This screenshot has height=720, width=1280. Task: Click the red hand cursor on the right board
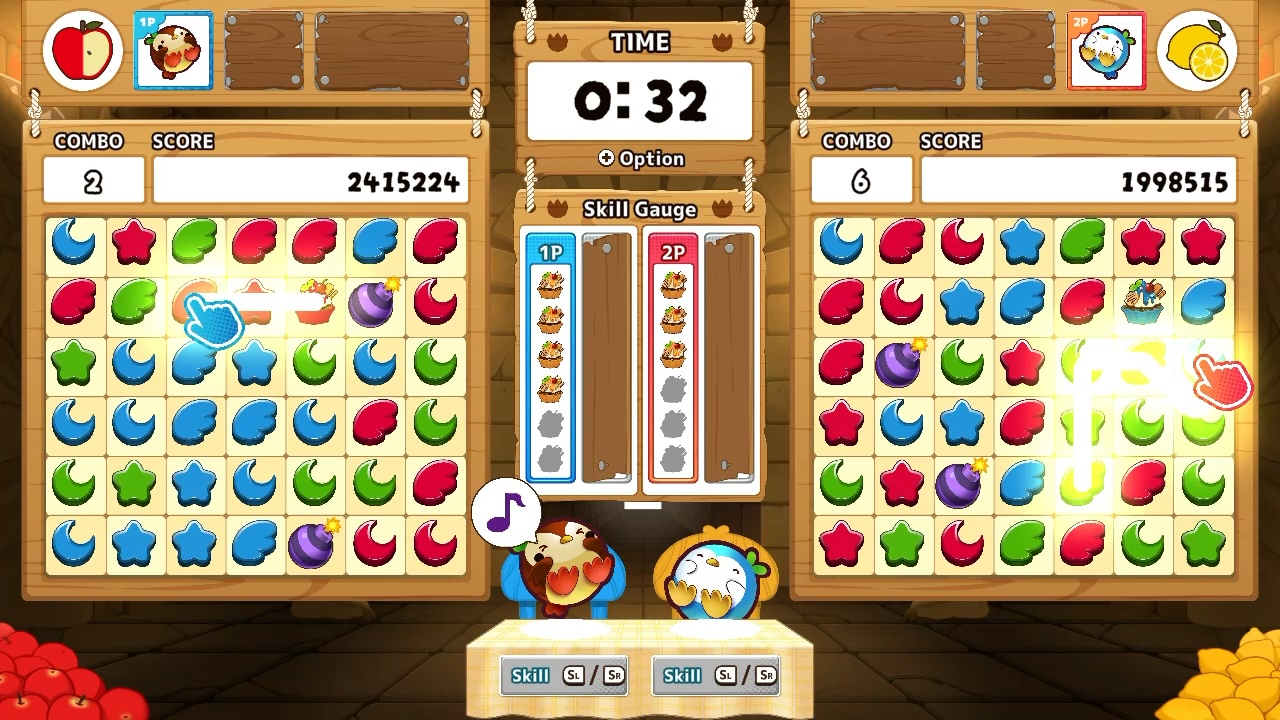(x=1222, y=382)
